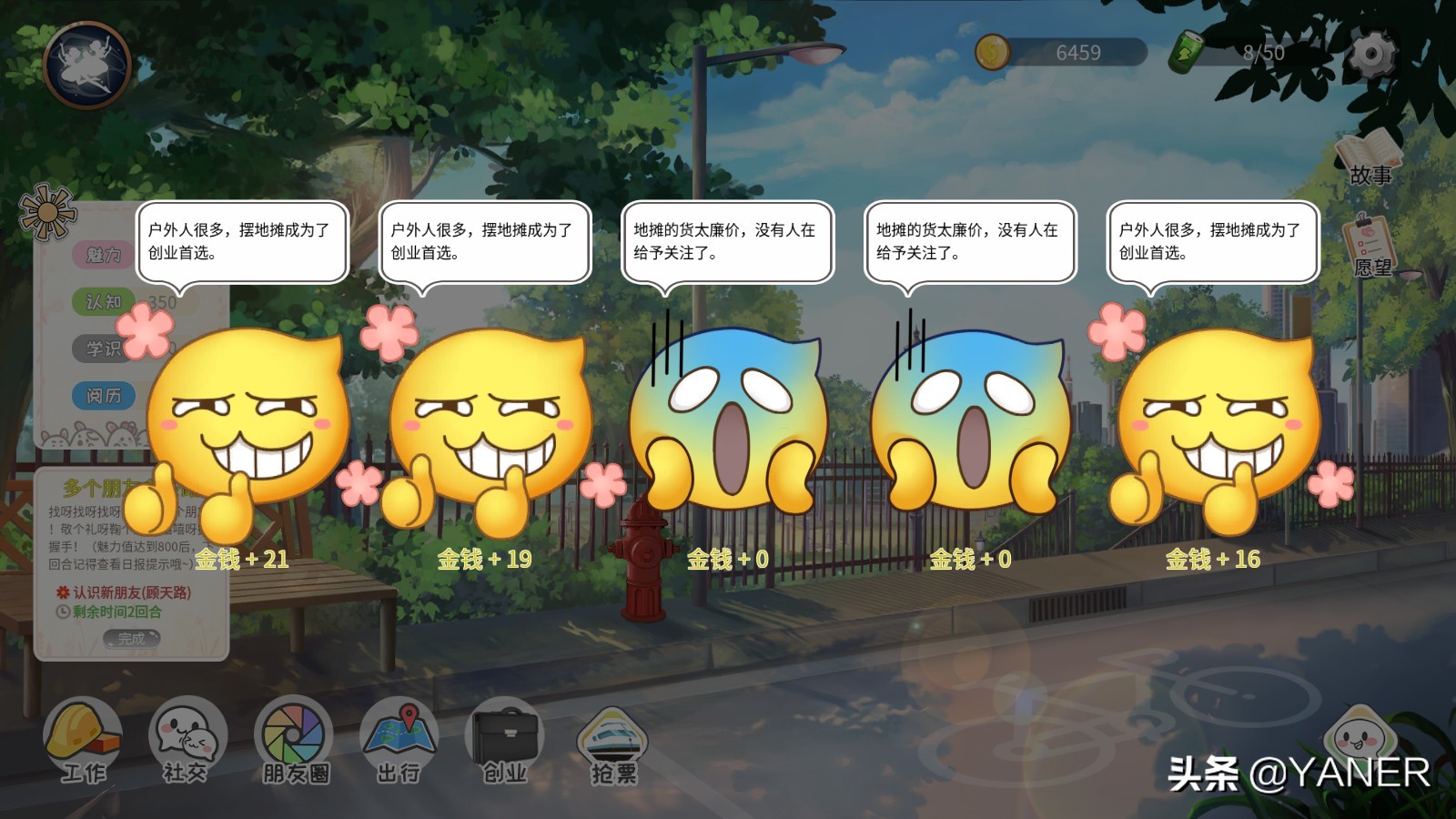
Task: Click the 阅历 experience stat label
Action: 103,396
